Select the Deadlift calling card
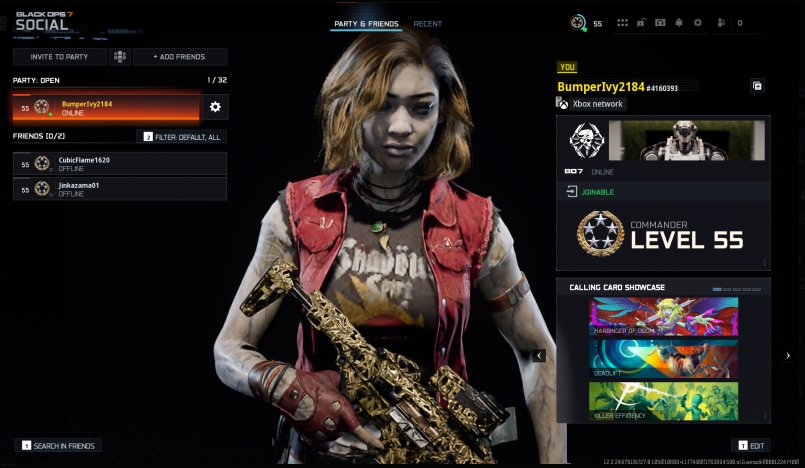 (663, 358)
